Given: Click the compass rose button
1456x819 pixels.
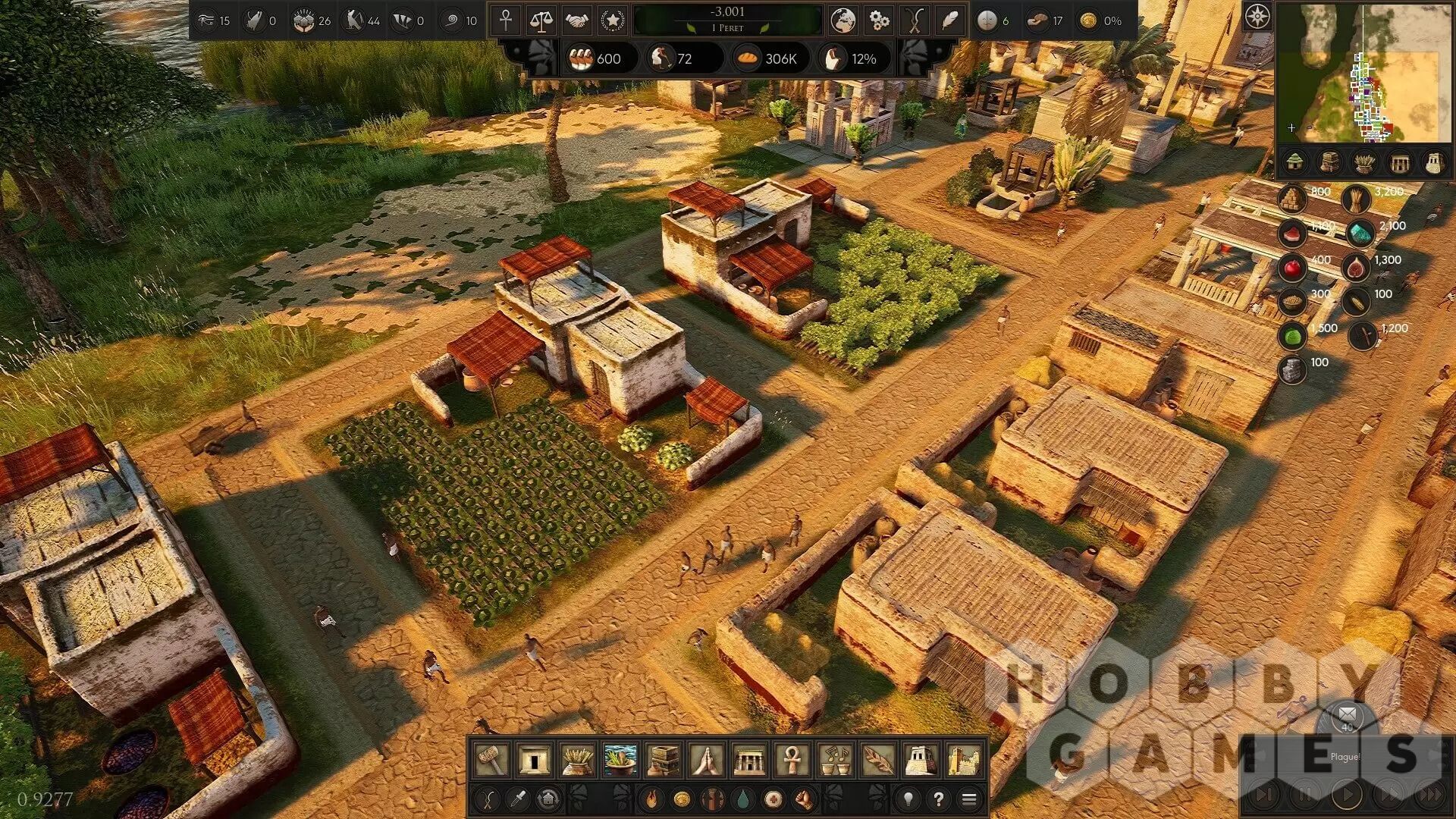Looking at the screenshot, I should pos(1257,17).
